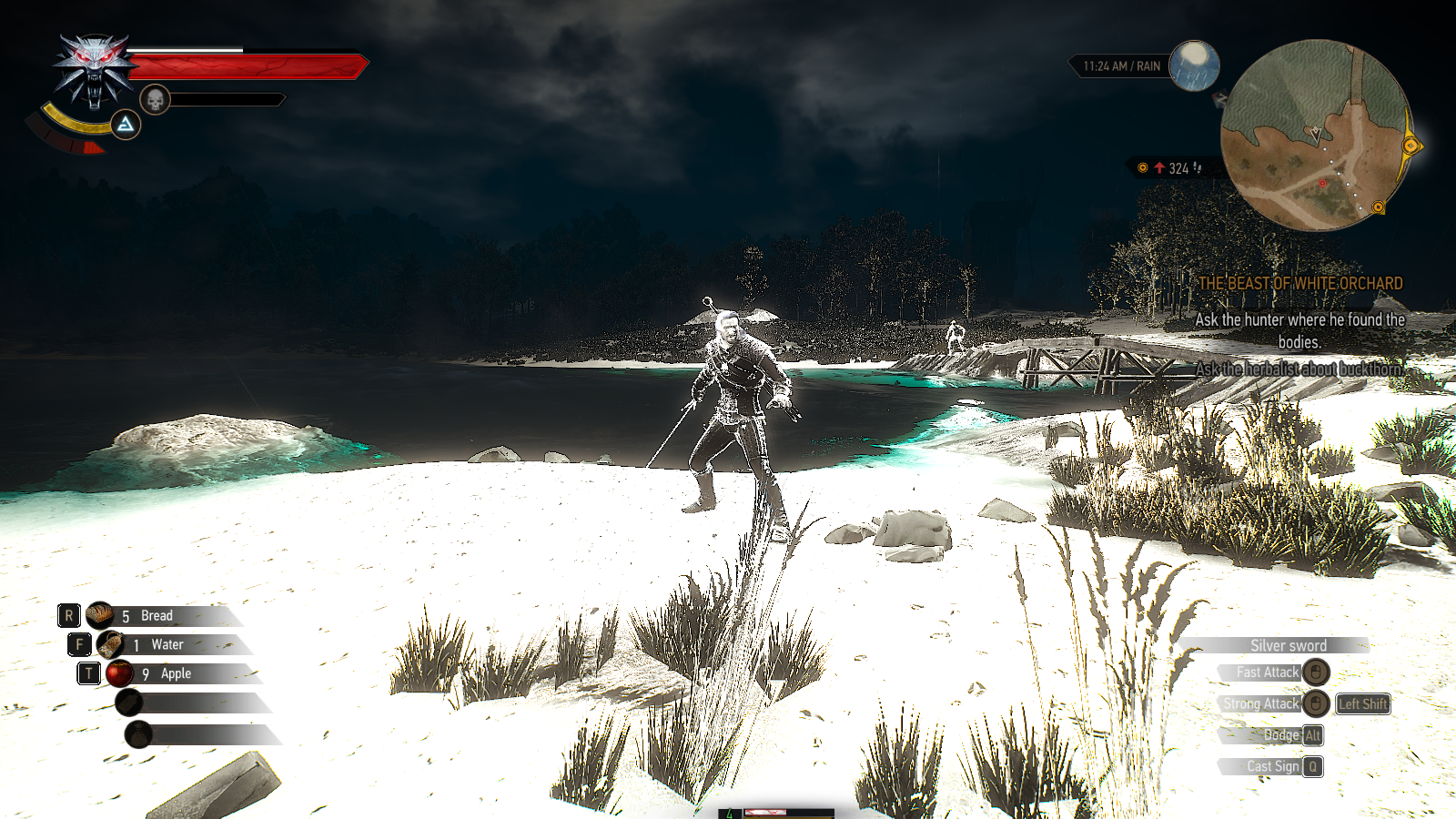Select the active Sign icon
1456x819 pixels.
tap(126, 124)
